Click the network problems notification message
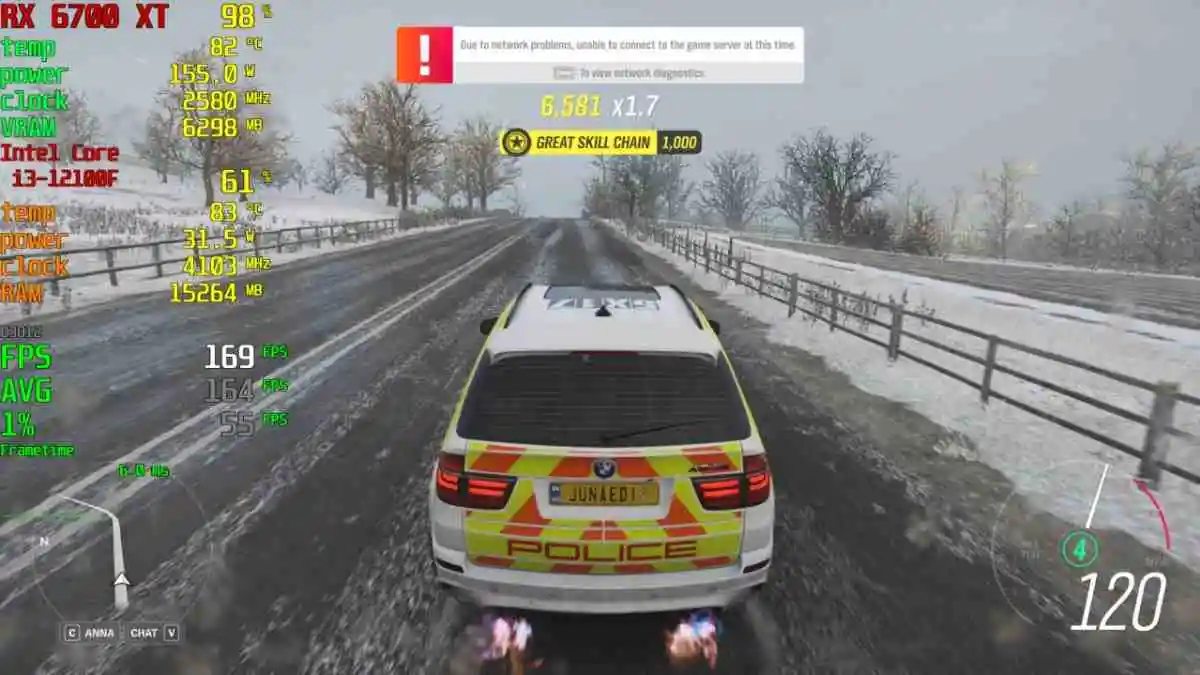Image resolution: width=1200 pixels, height=675 pixels. pos(627,45)
